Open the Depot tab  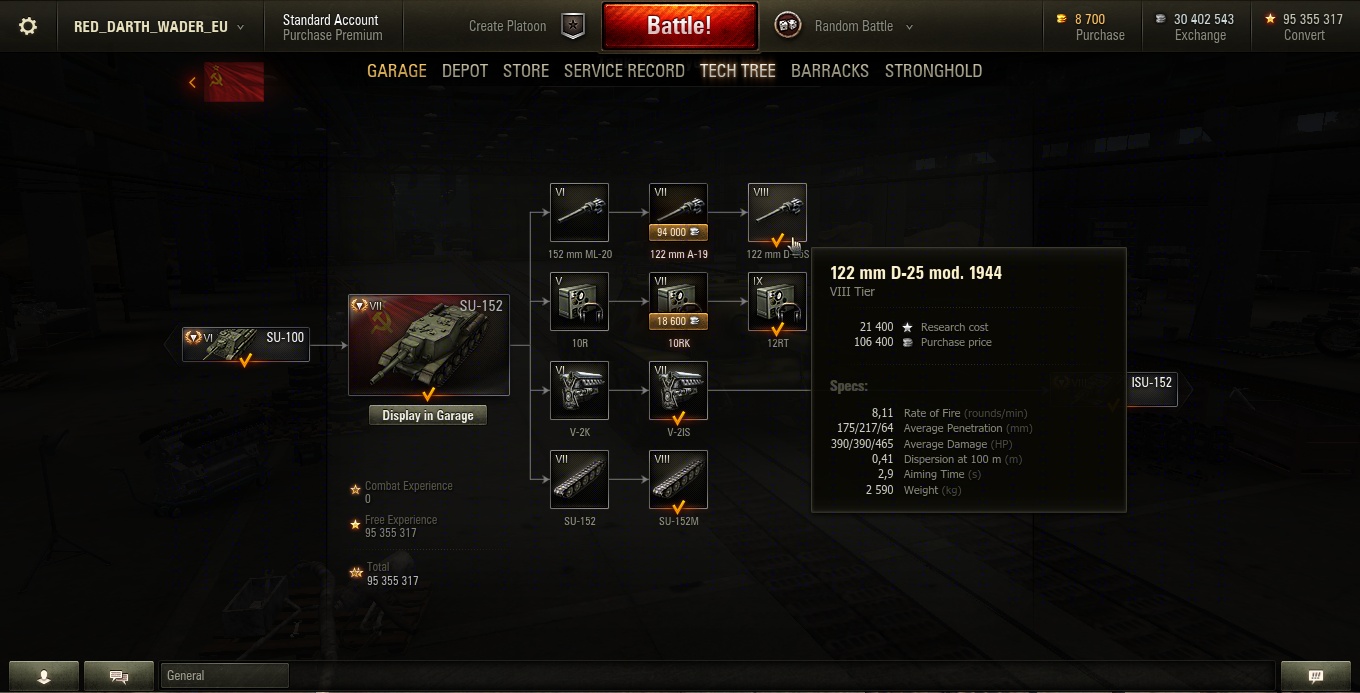(465, 71)
